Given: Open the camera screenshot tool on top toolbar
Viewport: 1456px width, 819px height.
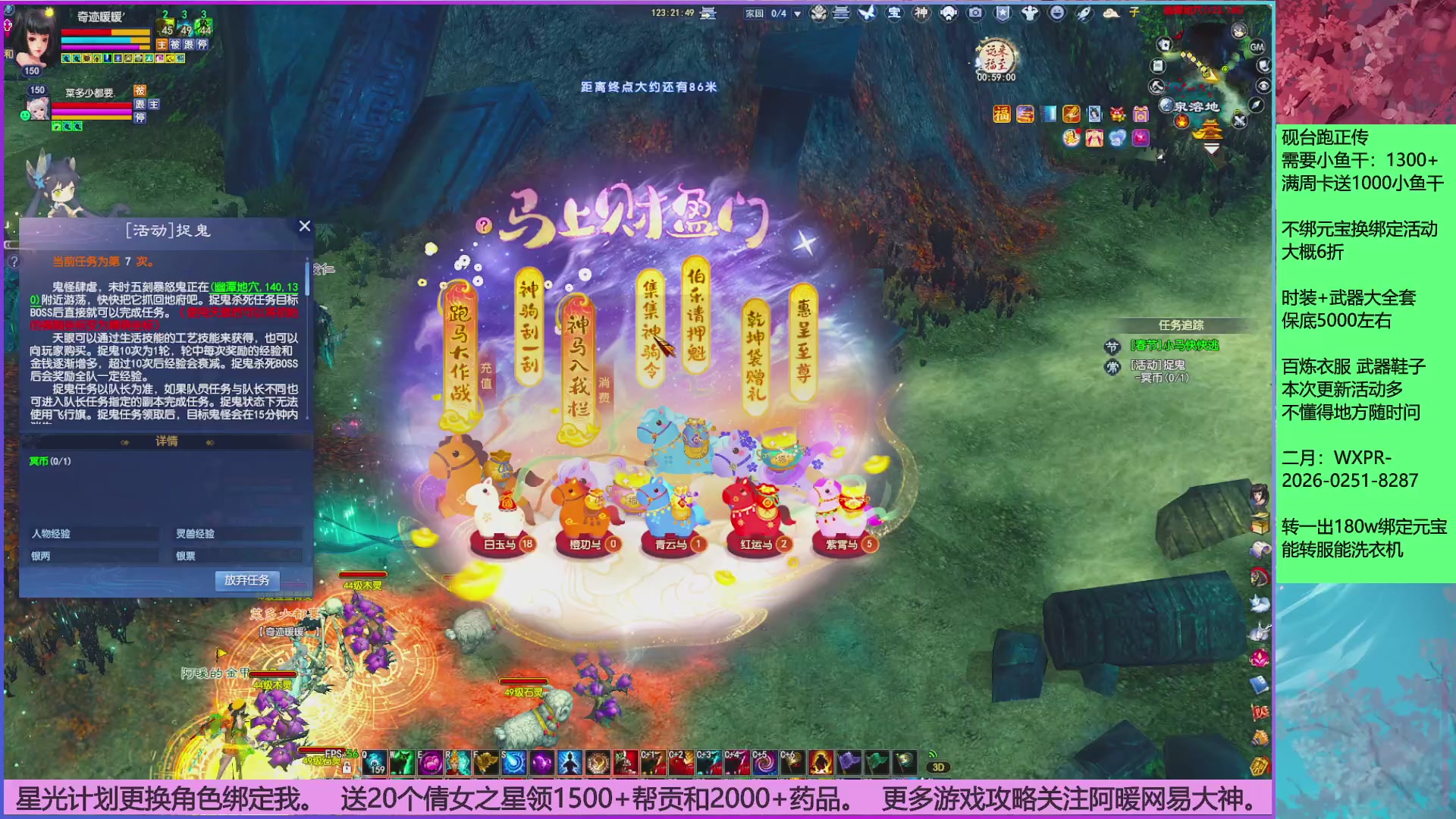Looking at the screenshot, I should point(977,13).
